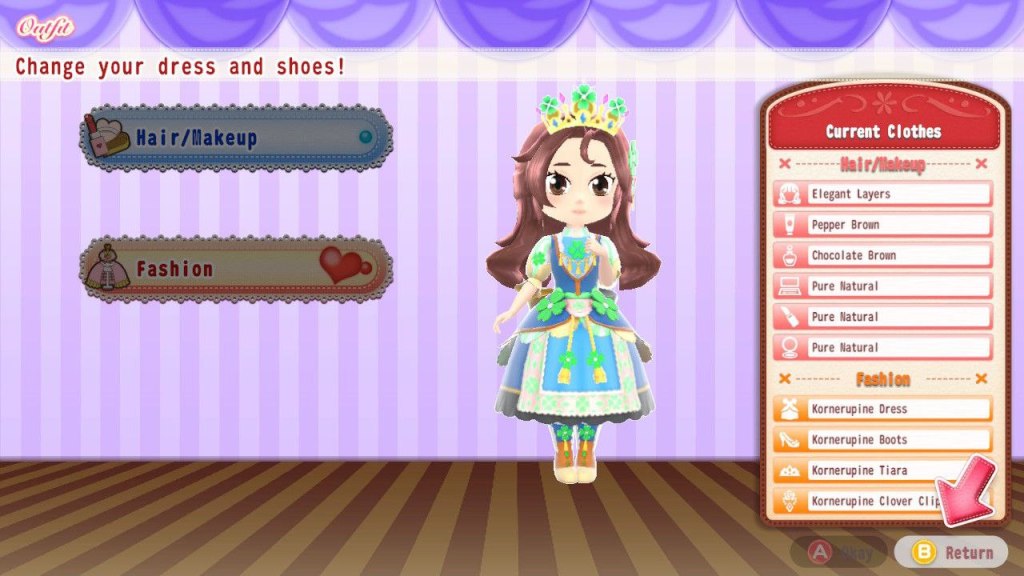
Task: Select the Kornerupine Clover Clip entry
Action: (860, 500)
